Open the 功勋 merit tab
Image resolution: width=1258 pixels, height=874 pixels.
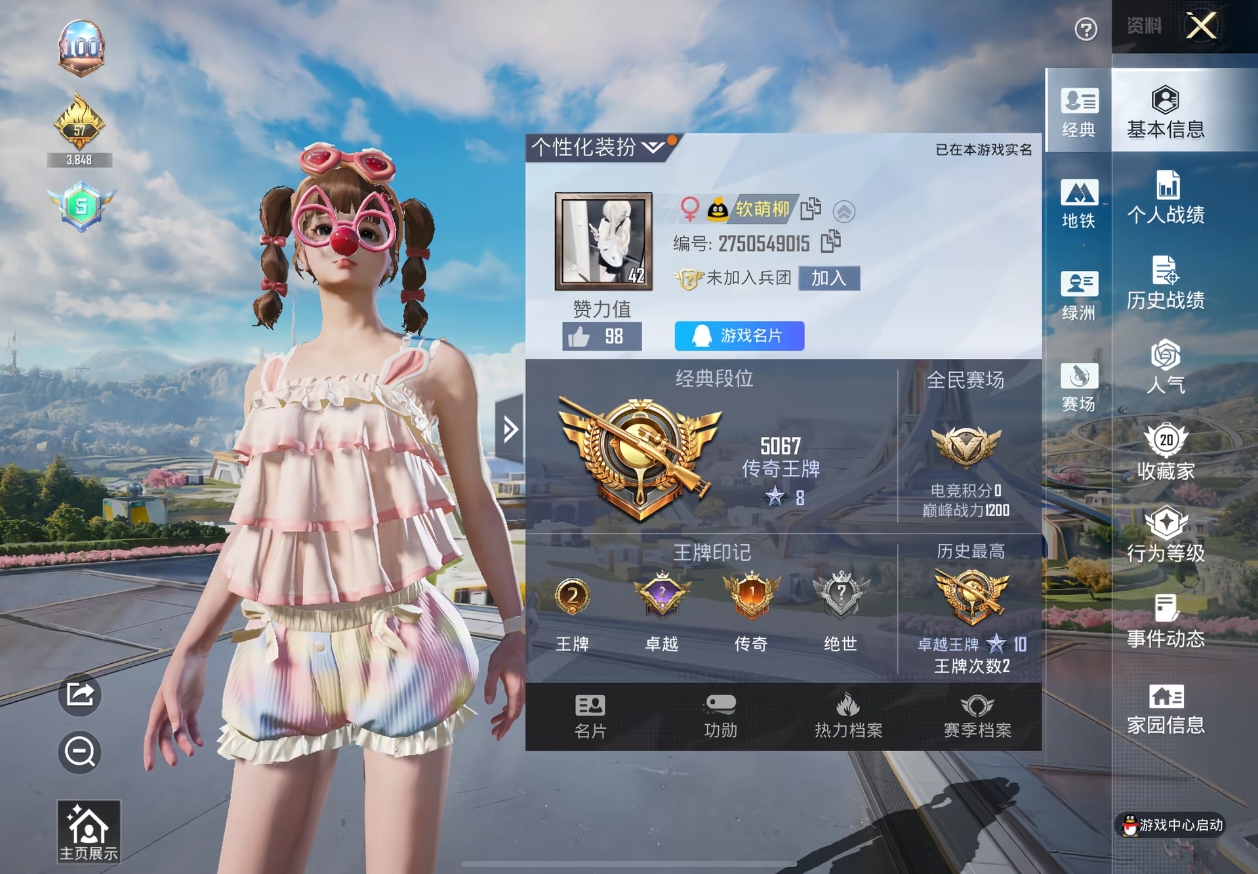point(720,716)
